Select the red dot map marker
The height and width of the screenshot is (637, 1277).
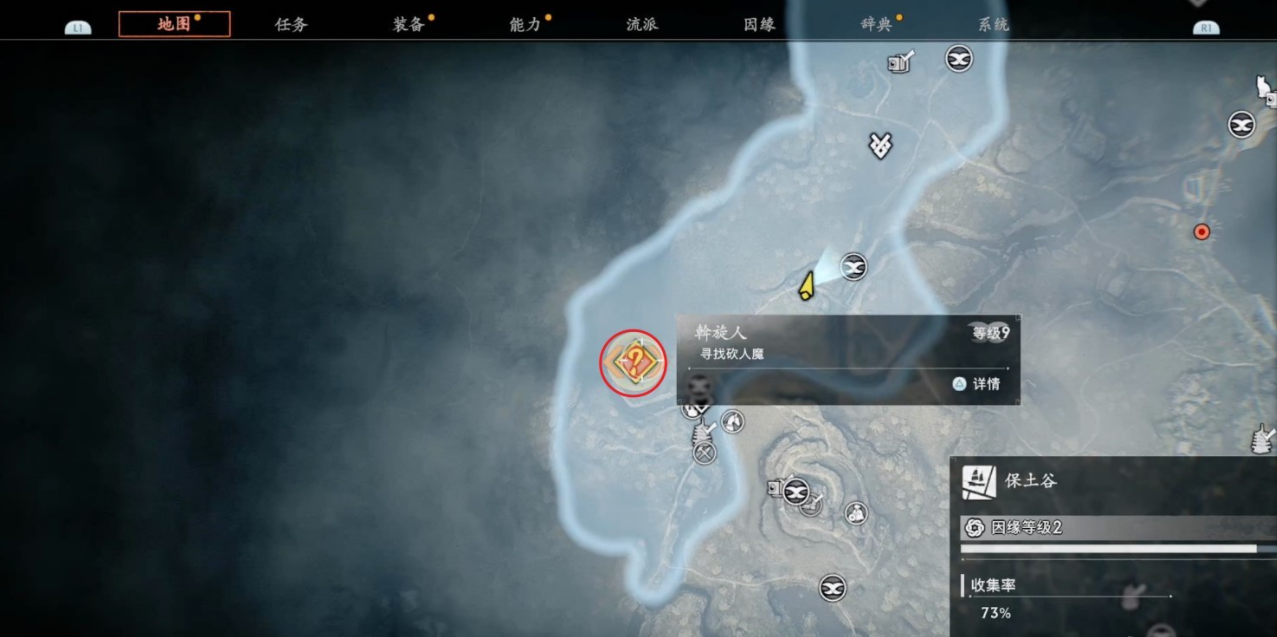click(1202, 232)
